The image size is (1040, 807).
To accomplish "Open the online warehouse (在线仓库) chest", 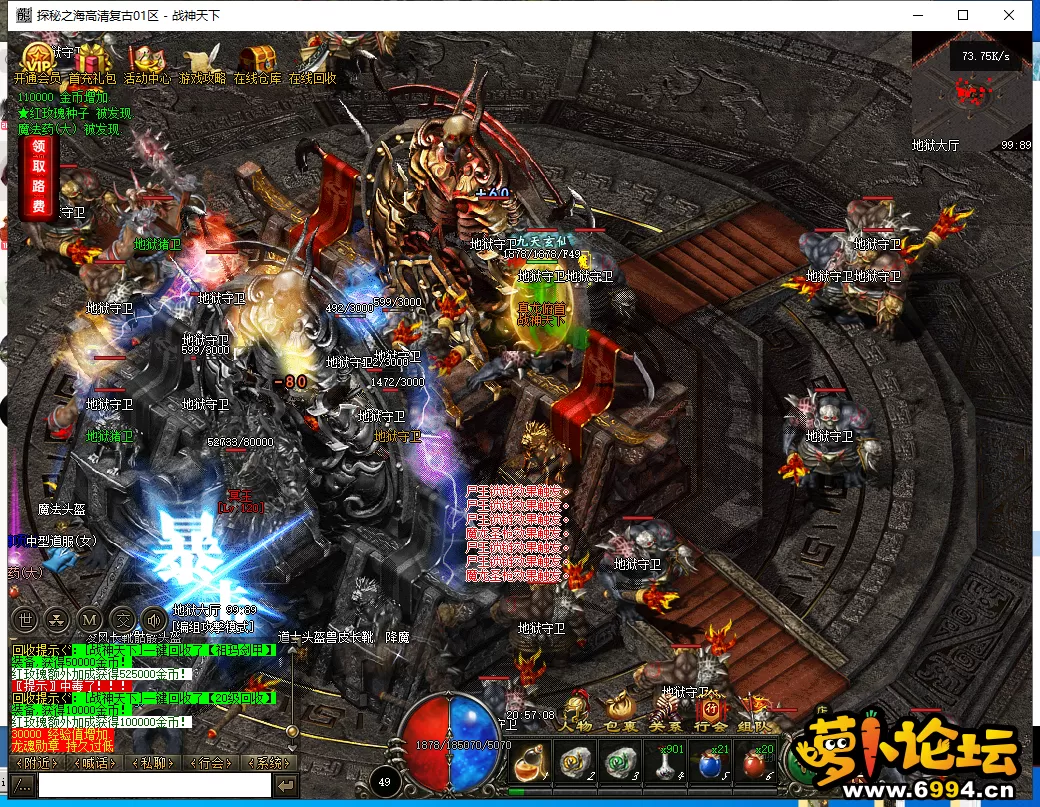I will (x=258, y=58).
